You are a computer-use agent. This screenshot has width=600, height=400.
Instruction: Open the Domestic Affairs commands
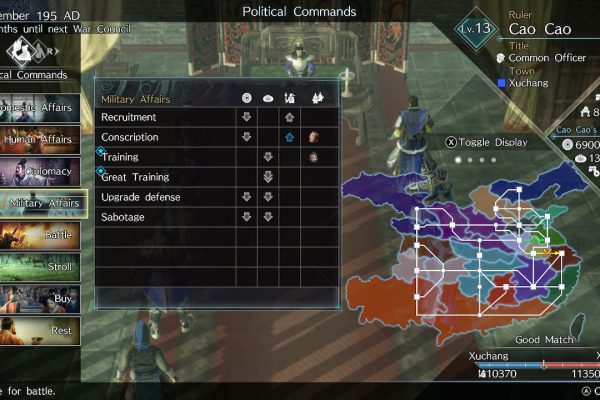40,108
